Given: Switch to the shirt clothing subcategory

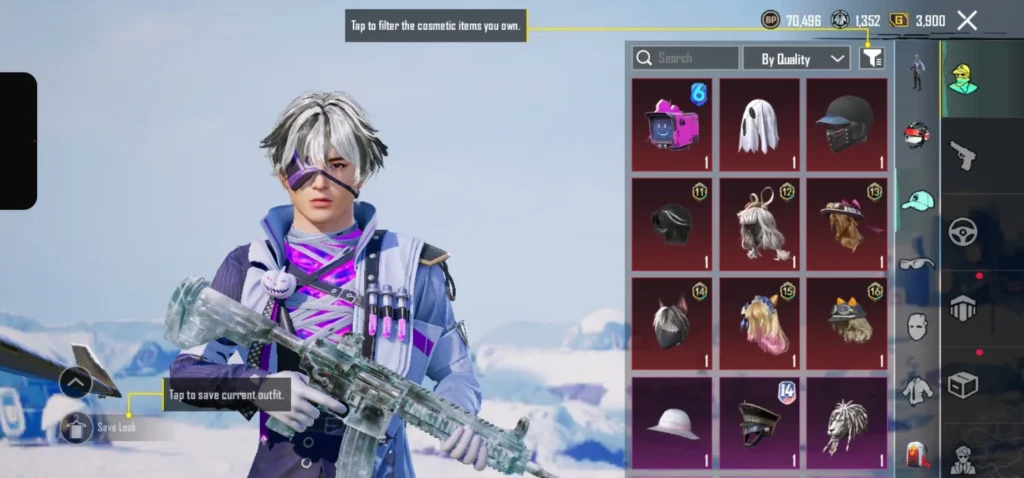Looking at the screenshot, I should pyautogui.click(x=917, y=390).
